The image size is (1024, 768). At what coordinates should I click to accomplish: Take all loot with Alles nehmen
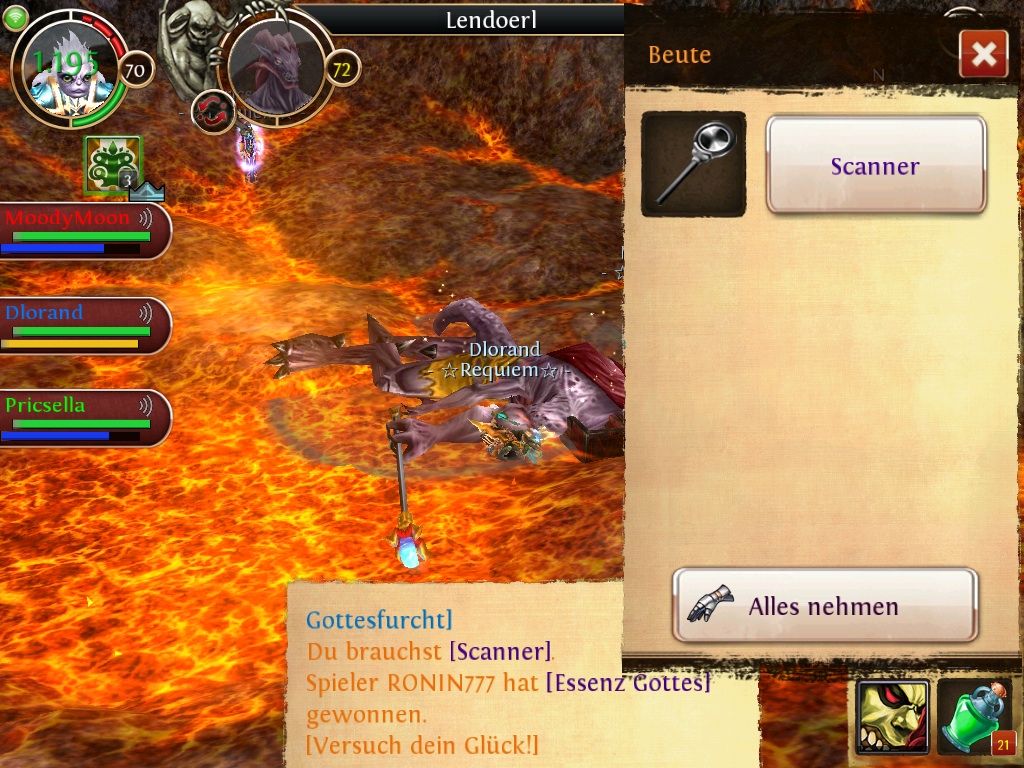pyautogui.click(x=824, y=605)
